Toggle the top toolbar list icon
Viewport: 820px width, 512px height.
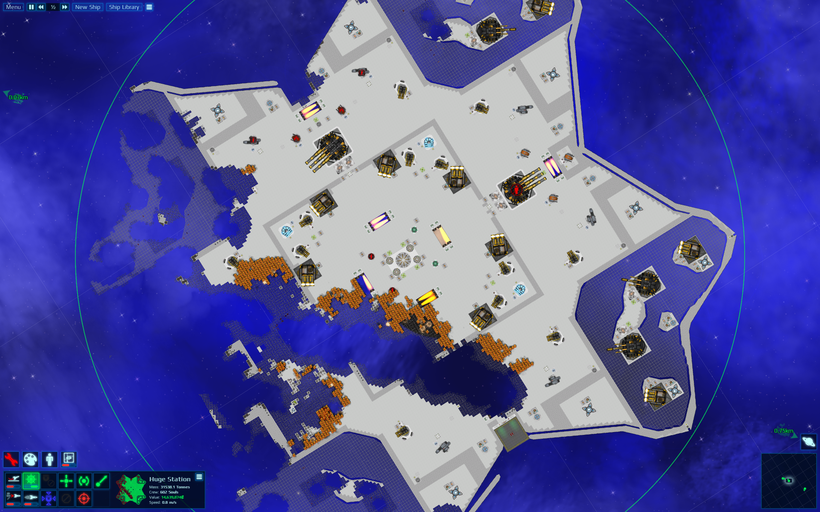tap(149, 7)
